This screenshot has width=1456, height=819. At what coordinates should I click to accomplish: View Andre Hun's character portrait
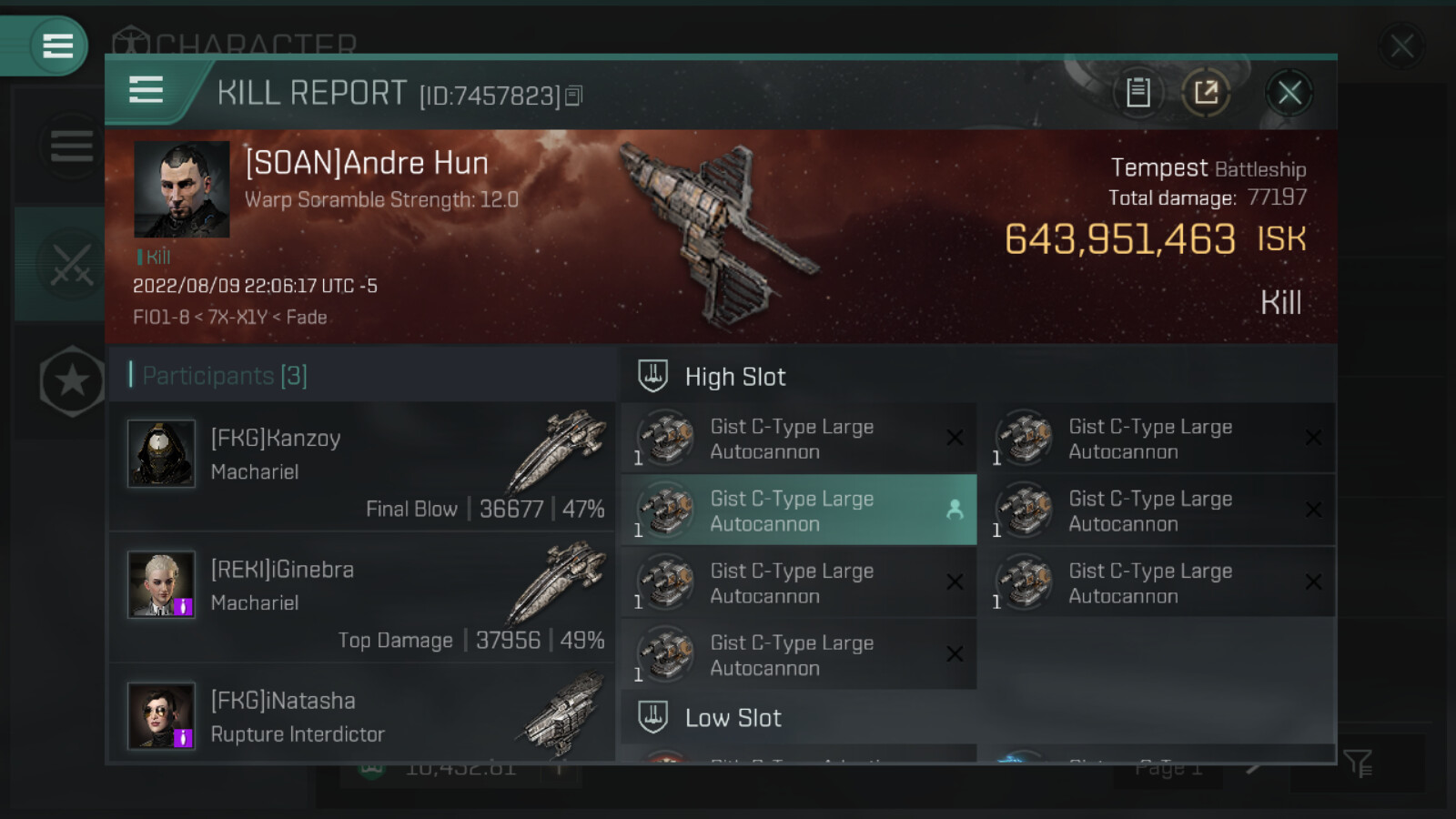pos(181,189)
